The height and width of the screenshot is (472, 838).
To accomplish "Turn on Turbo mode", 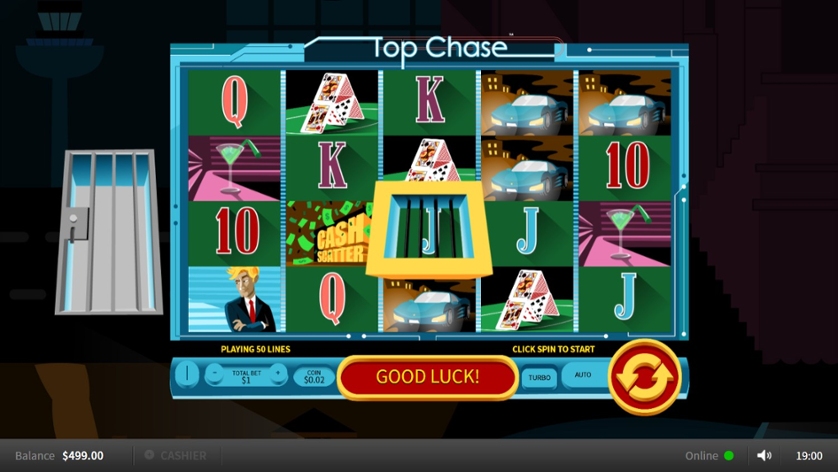I will (539, 378).
